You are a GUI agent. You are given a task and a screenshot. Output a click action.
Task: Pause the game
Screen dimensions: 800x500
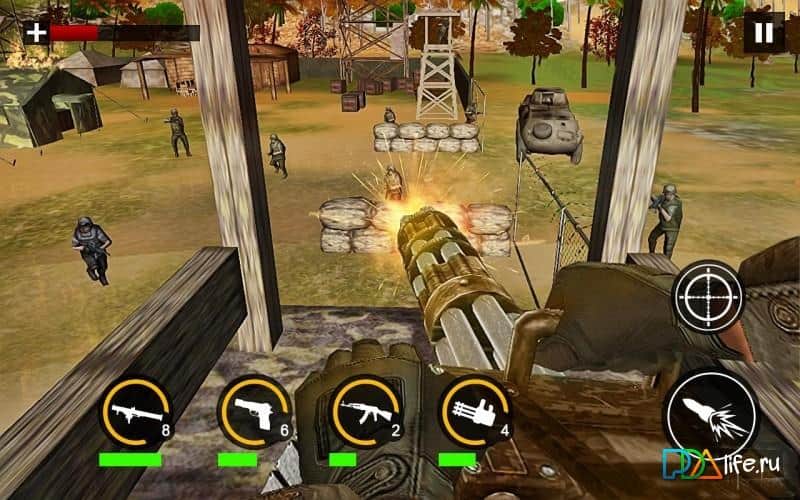764,33
